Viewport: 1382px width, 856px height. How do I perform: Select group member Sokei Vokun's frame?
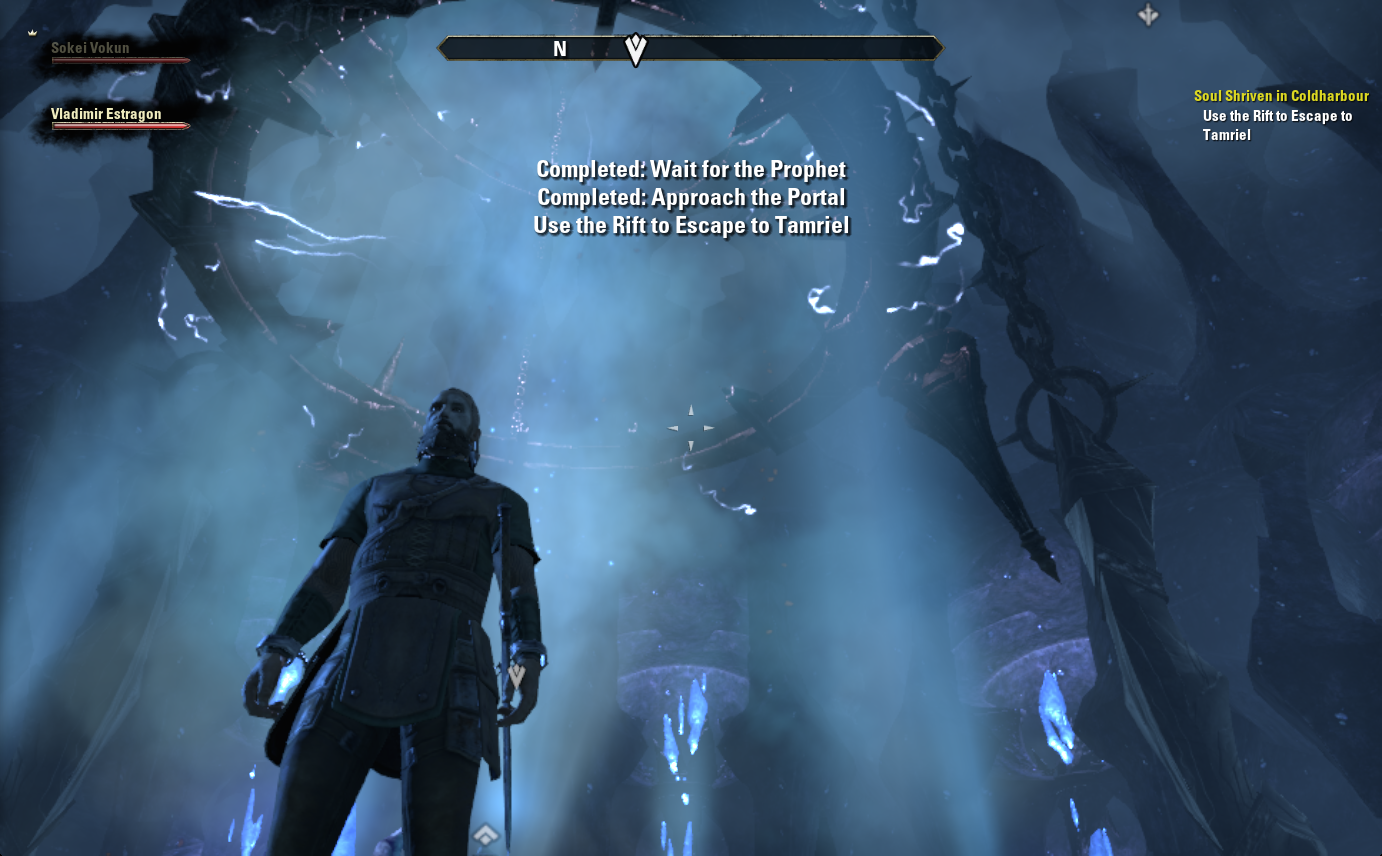(91, 48)
